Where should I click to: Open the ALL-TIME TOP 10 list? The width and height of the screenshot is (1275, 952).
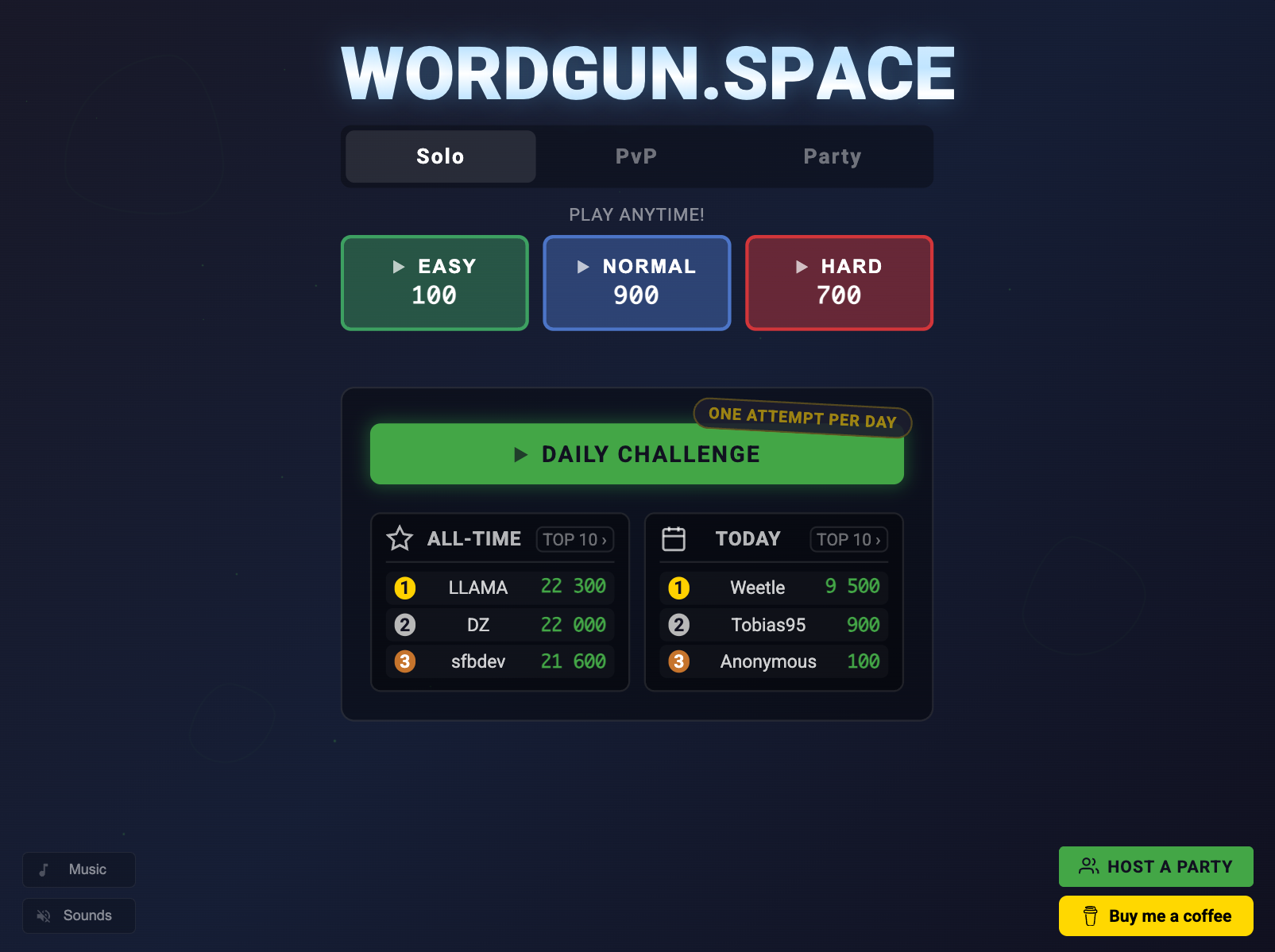click(574, 540)
